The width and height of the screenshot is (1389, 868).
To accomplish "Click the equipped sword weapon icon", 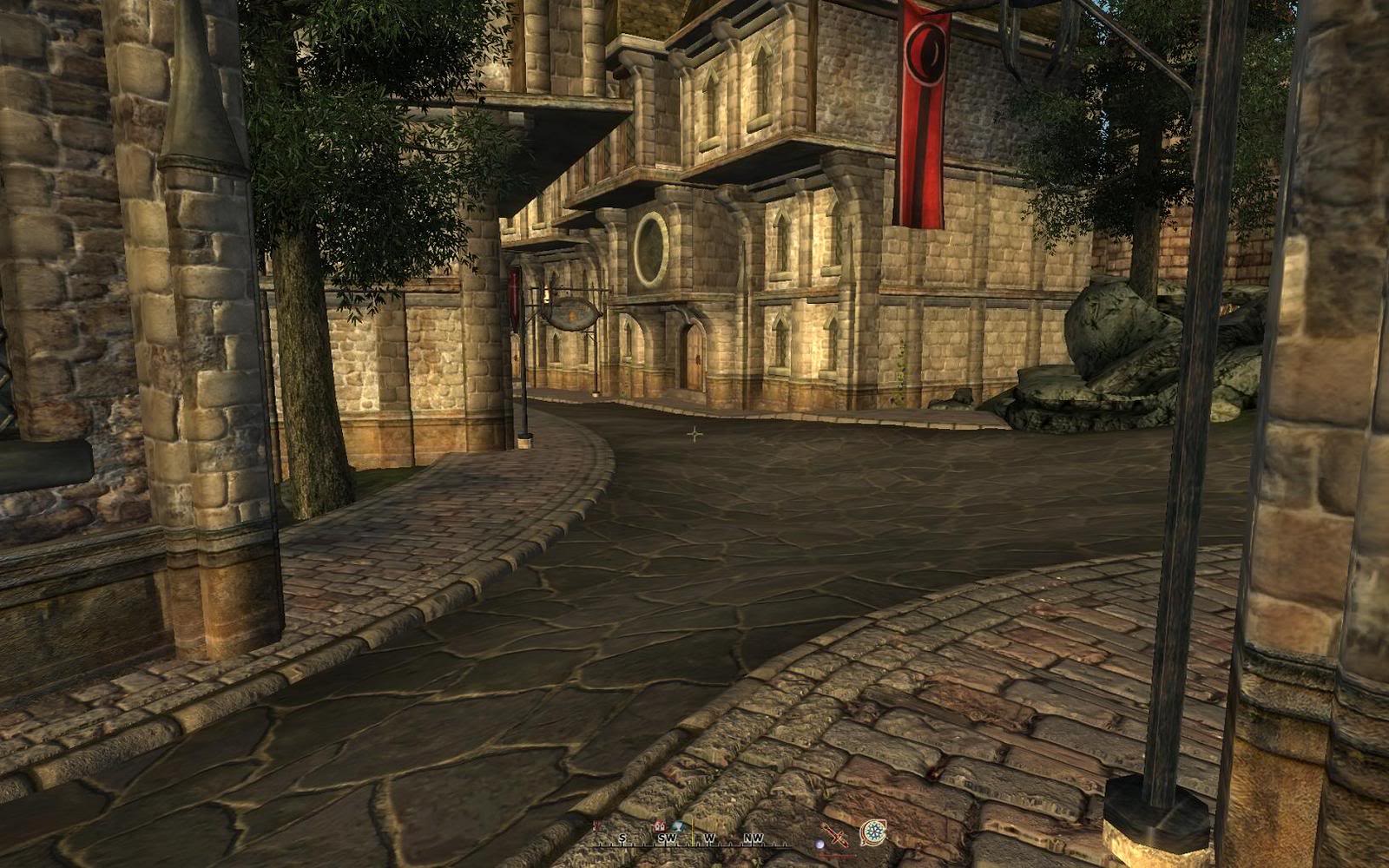I will point(836,835).
